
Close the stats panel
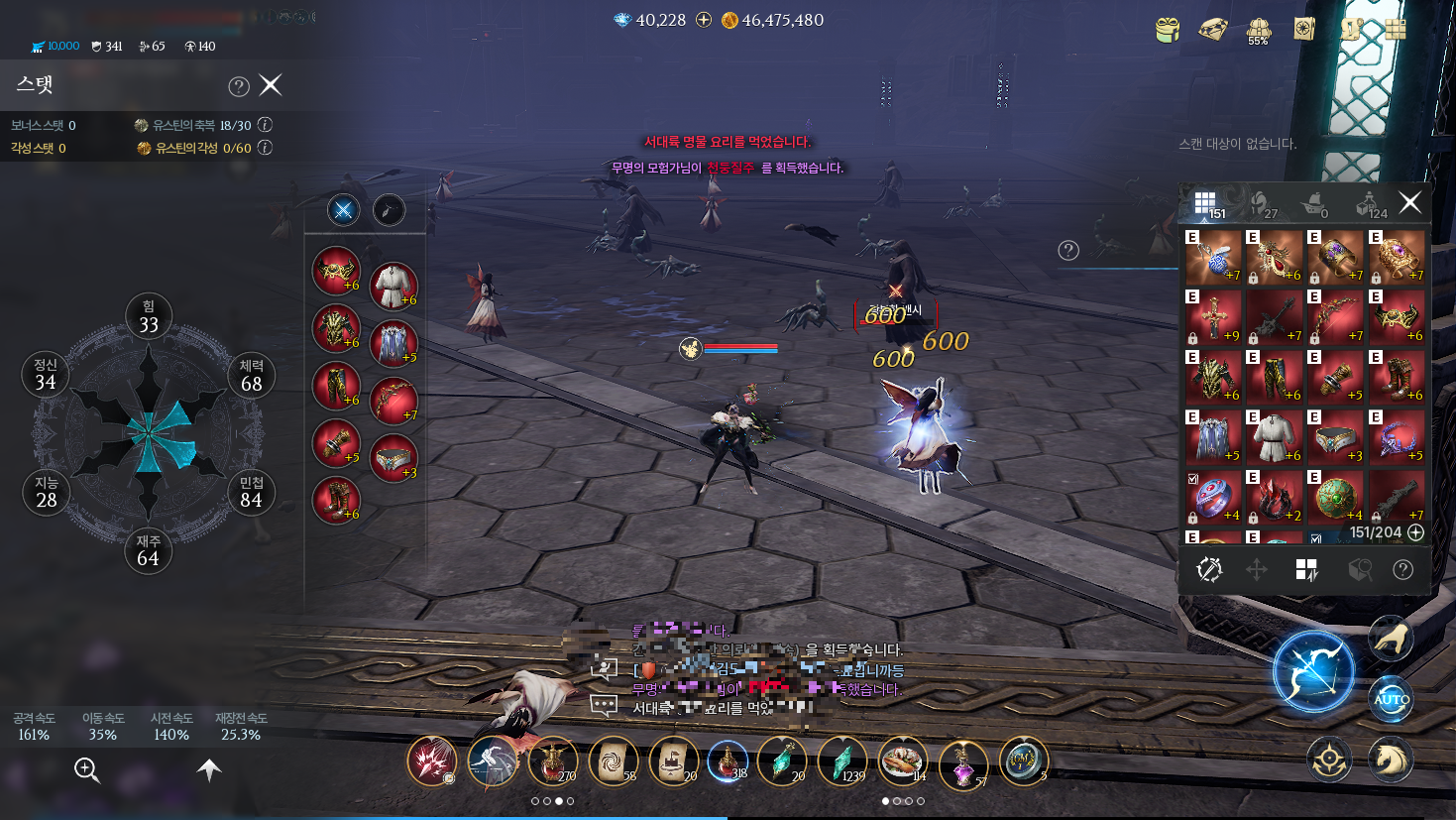pos(271,85)
